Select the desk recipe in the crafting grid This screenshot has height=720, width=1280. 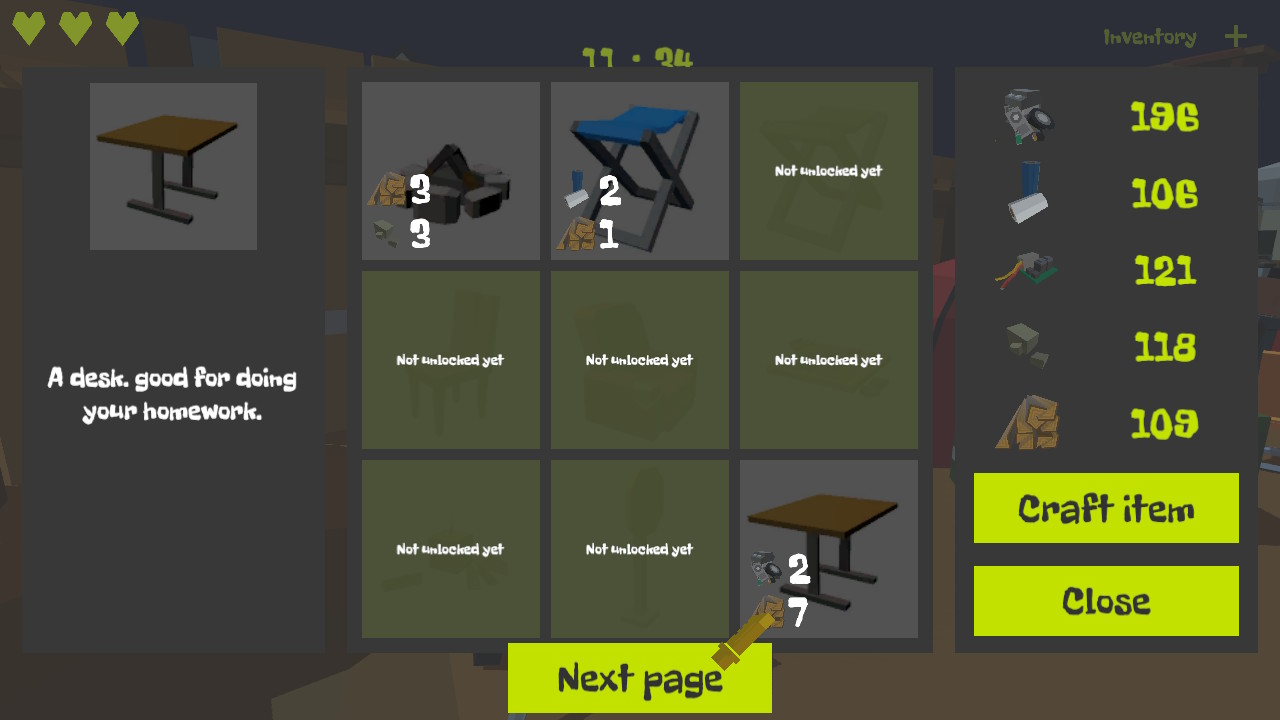pyautogui.click(x=828, y=548)
